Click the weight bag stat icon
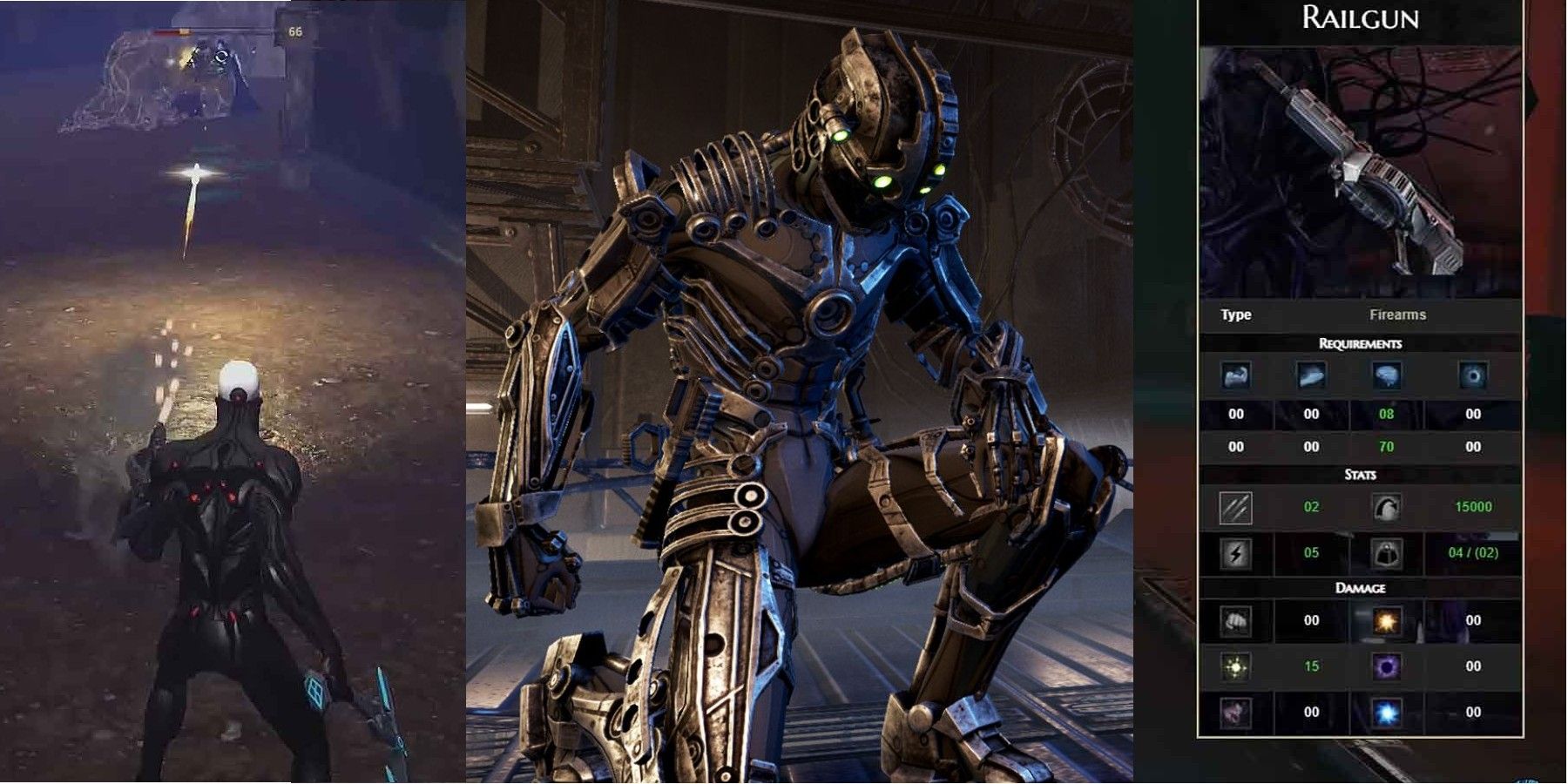The height and width of the screenshot is (784, 1568). tap(1390, 551)
